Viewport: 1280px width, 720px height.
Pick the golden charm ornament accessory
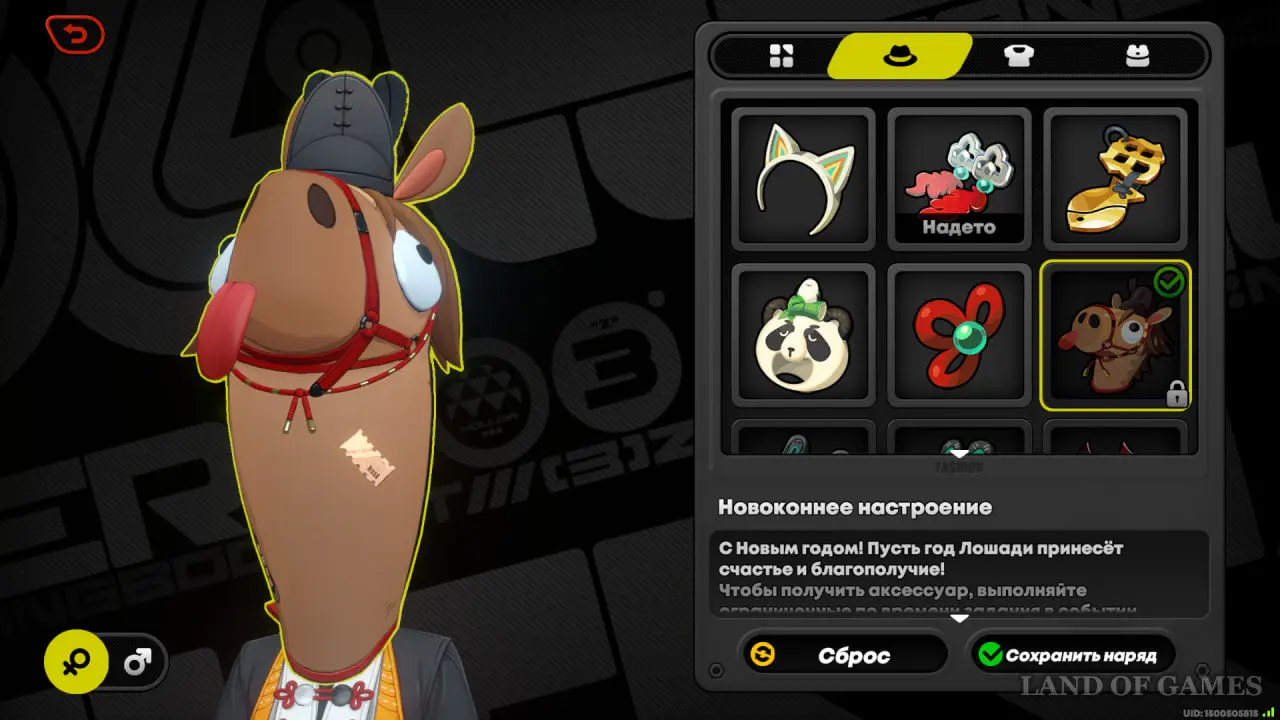click(x=1115, y=178)
